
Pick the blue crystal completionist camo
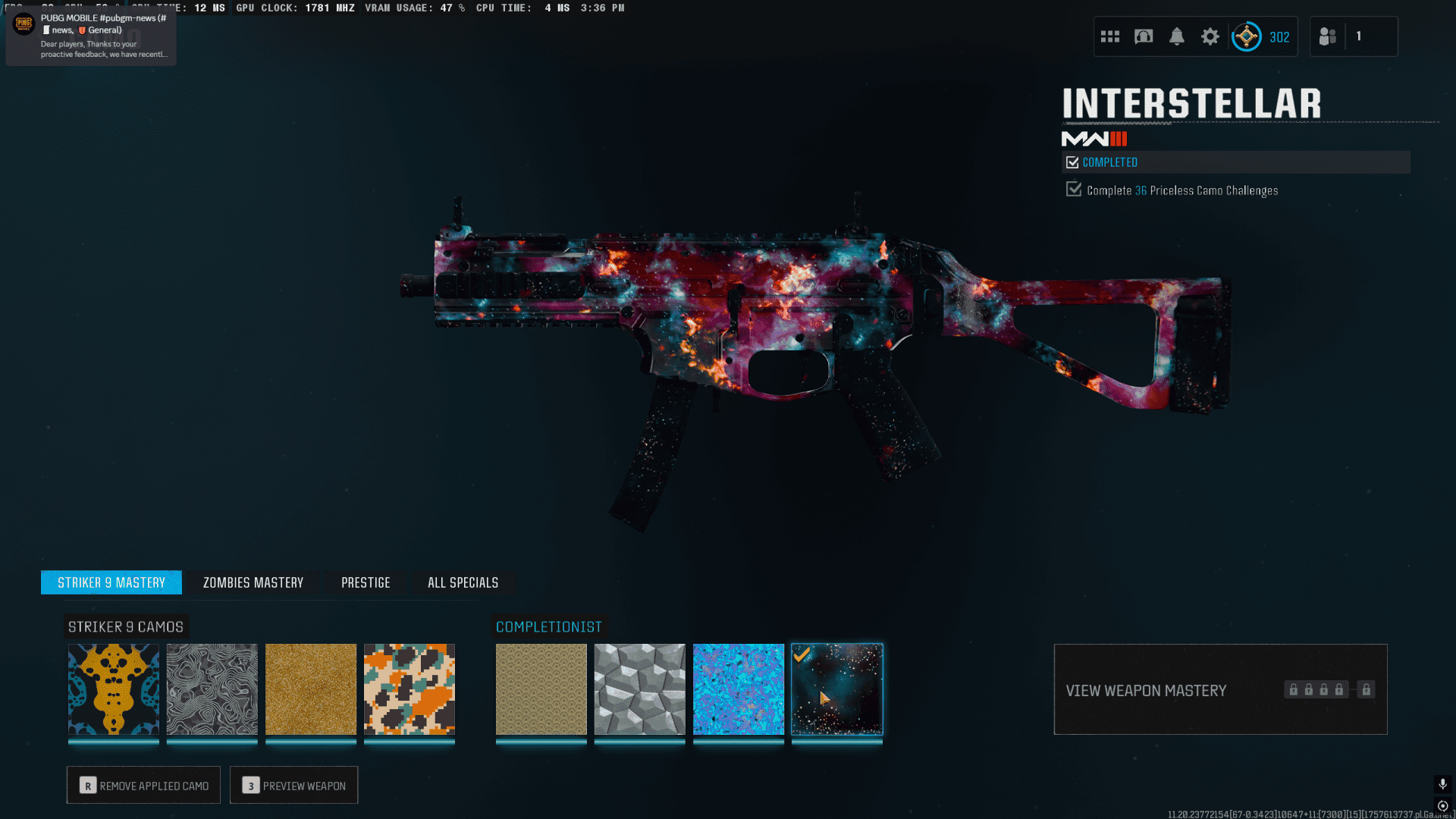click(x=739, y=689)
